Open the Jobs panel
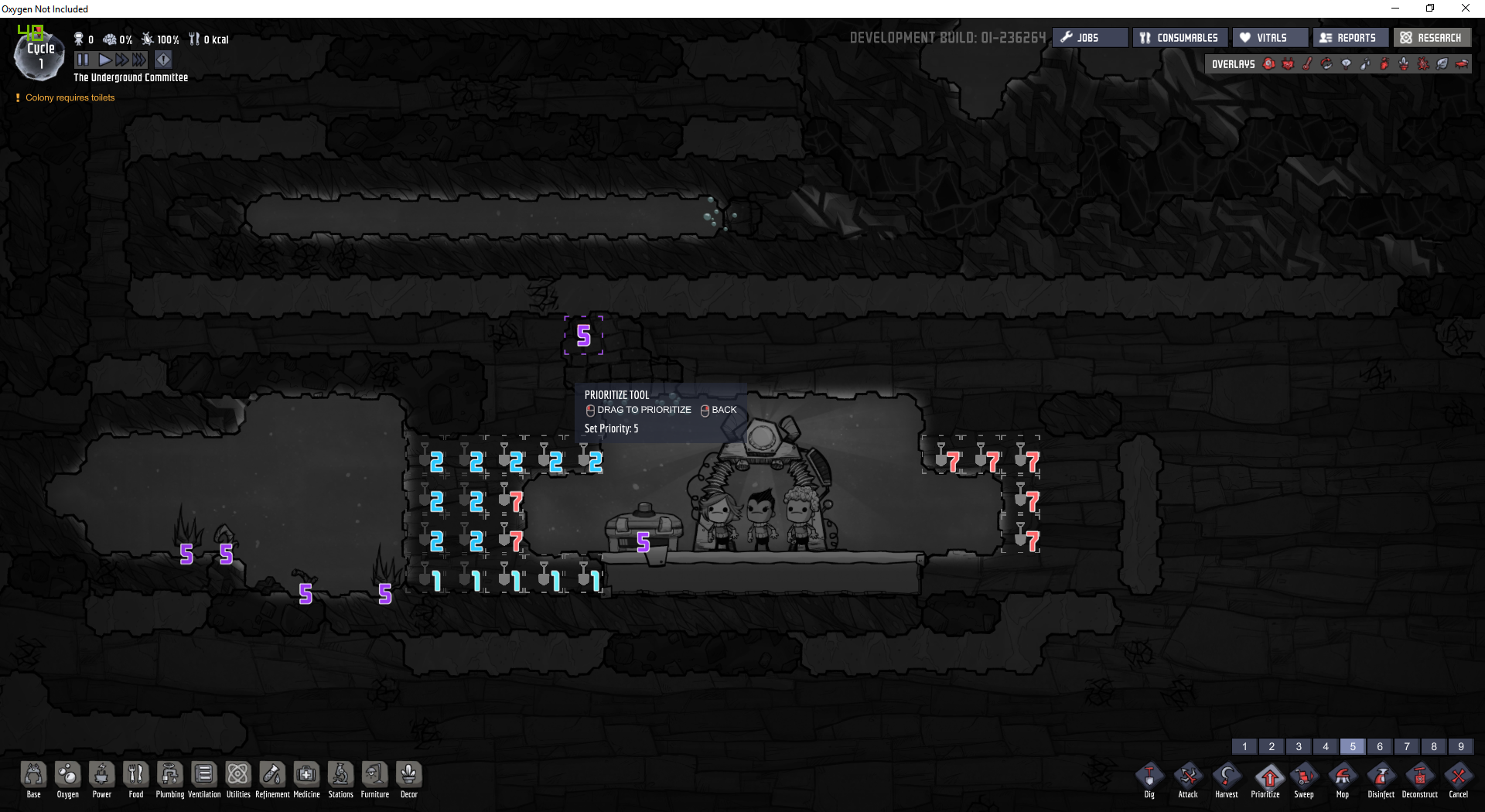This screenshot has height=812, width=1485. [x=1090, y=38]
